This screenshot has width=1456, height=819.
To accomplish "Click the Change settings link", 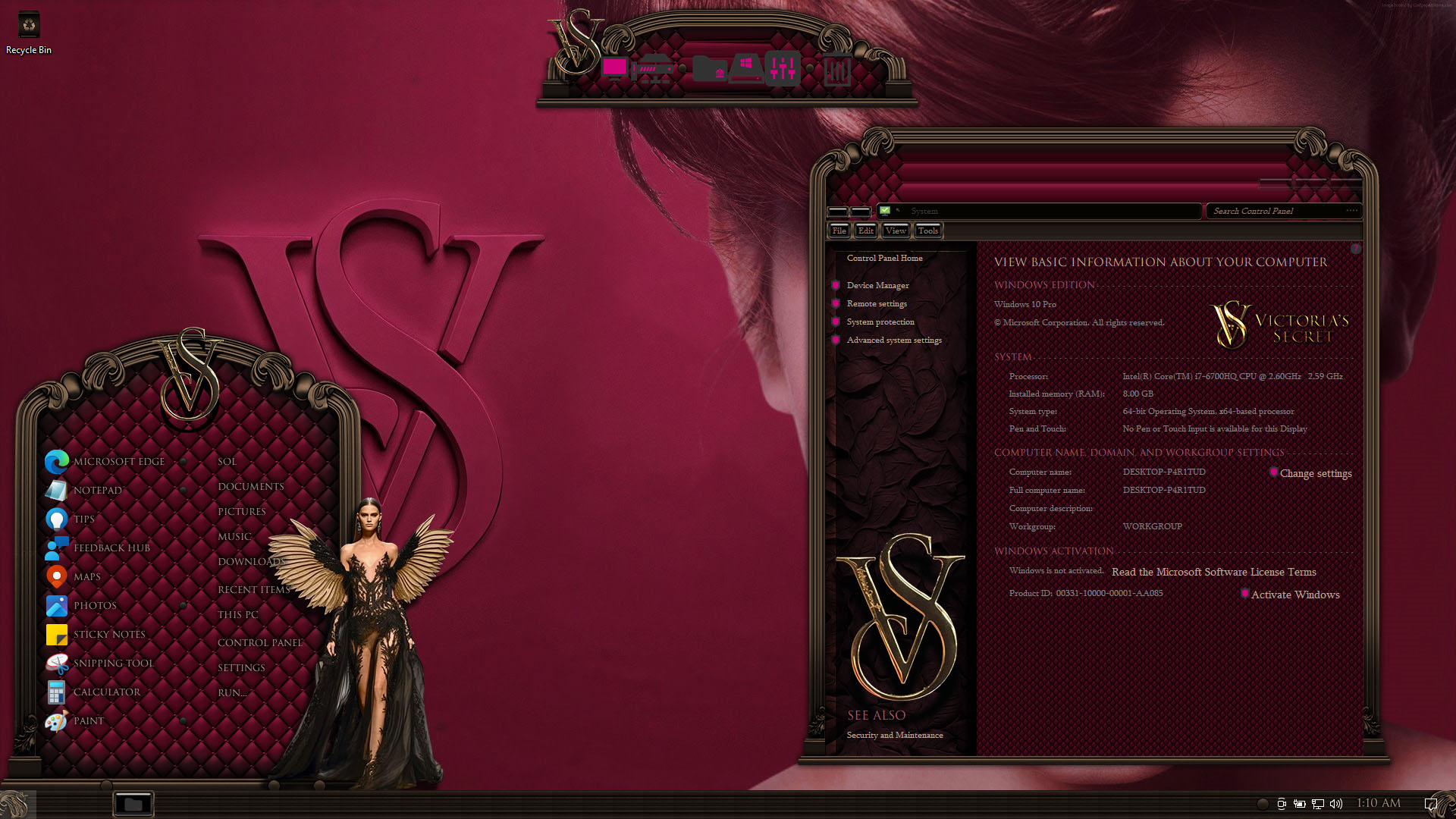I will [x=1316, y=473].
